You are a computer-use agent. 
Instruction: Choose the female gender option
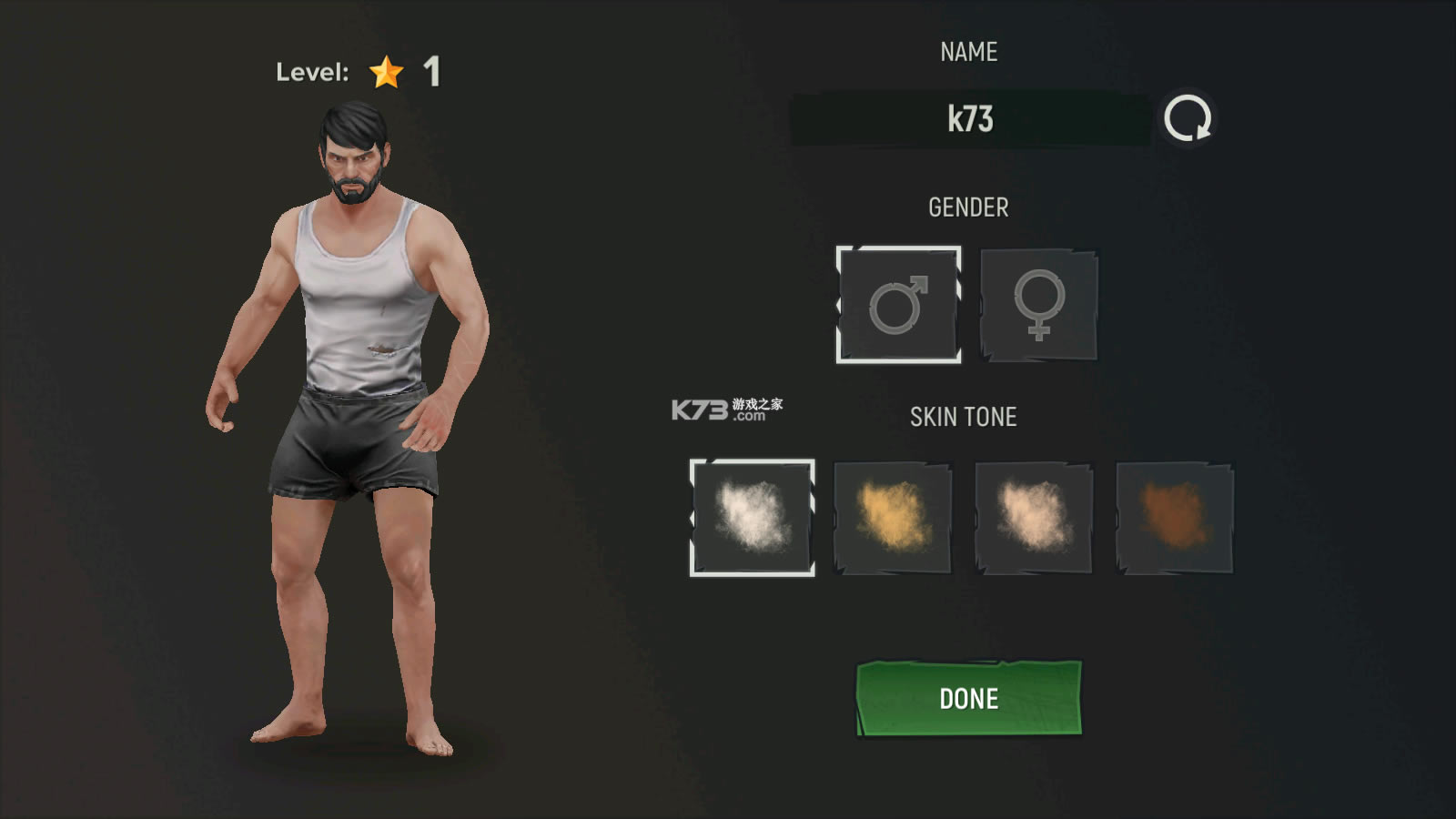tap(1039, 305)
